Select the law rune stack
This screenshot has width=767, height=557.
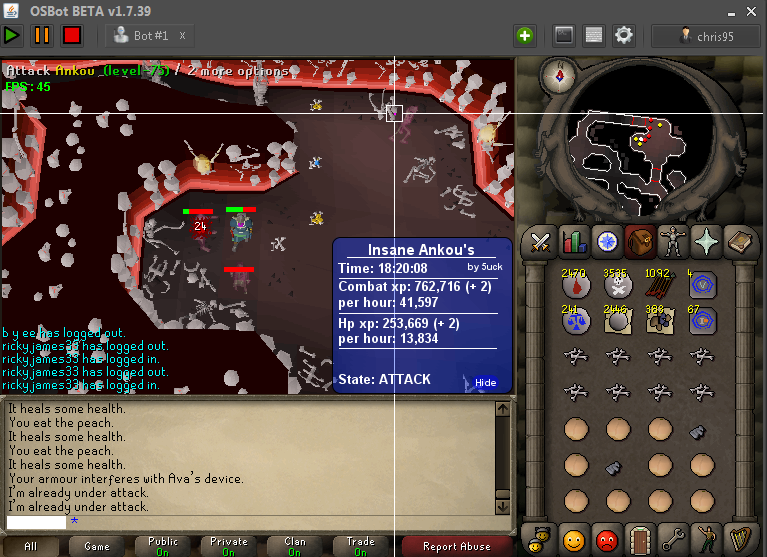(x=575, y=320)
